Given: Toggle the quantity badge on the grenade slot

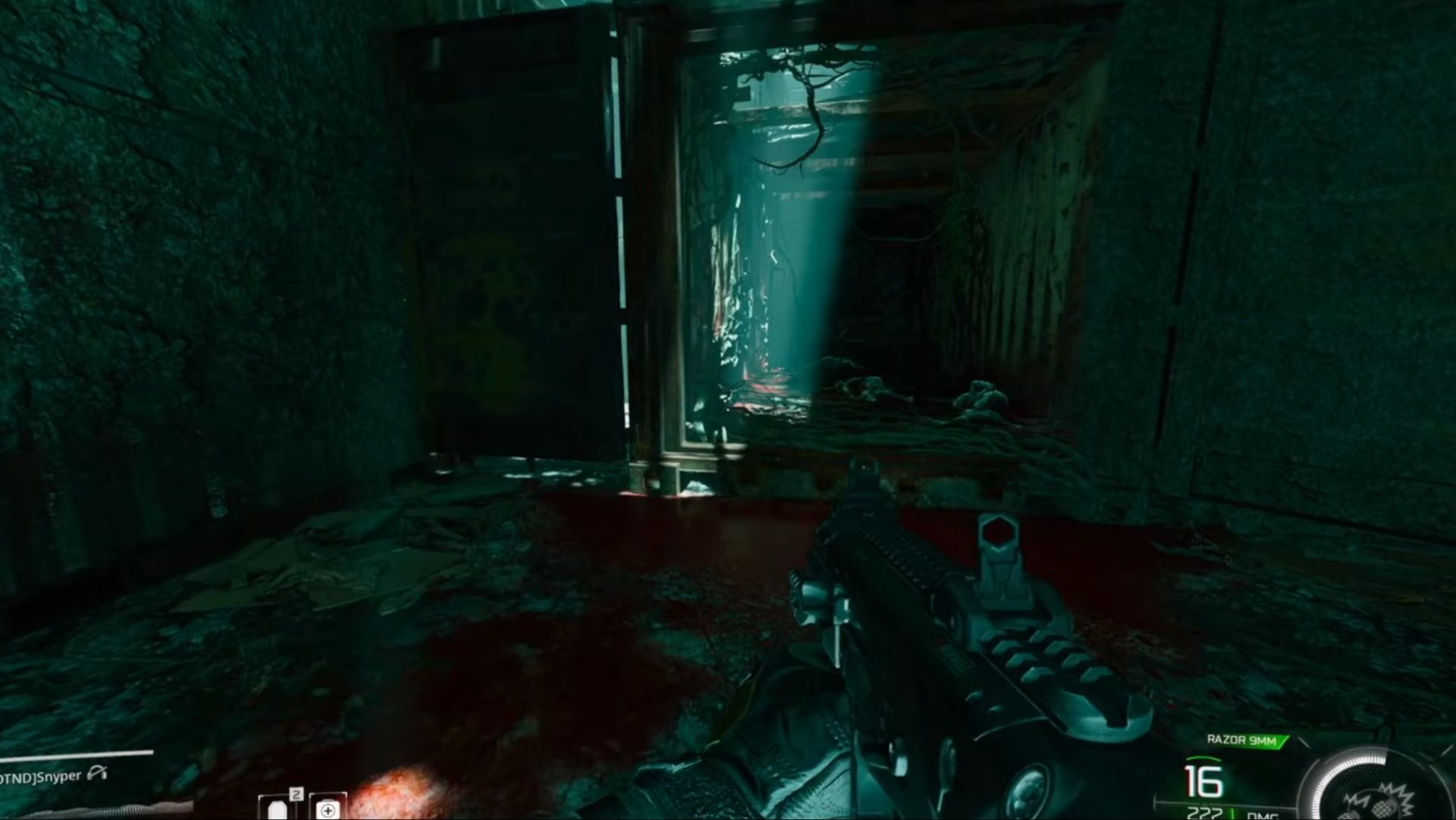Looking at the screenshot, I should tap(297, 793).
